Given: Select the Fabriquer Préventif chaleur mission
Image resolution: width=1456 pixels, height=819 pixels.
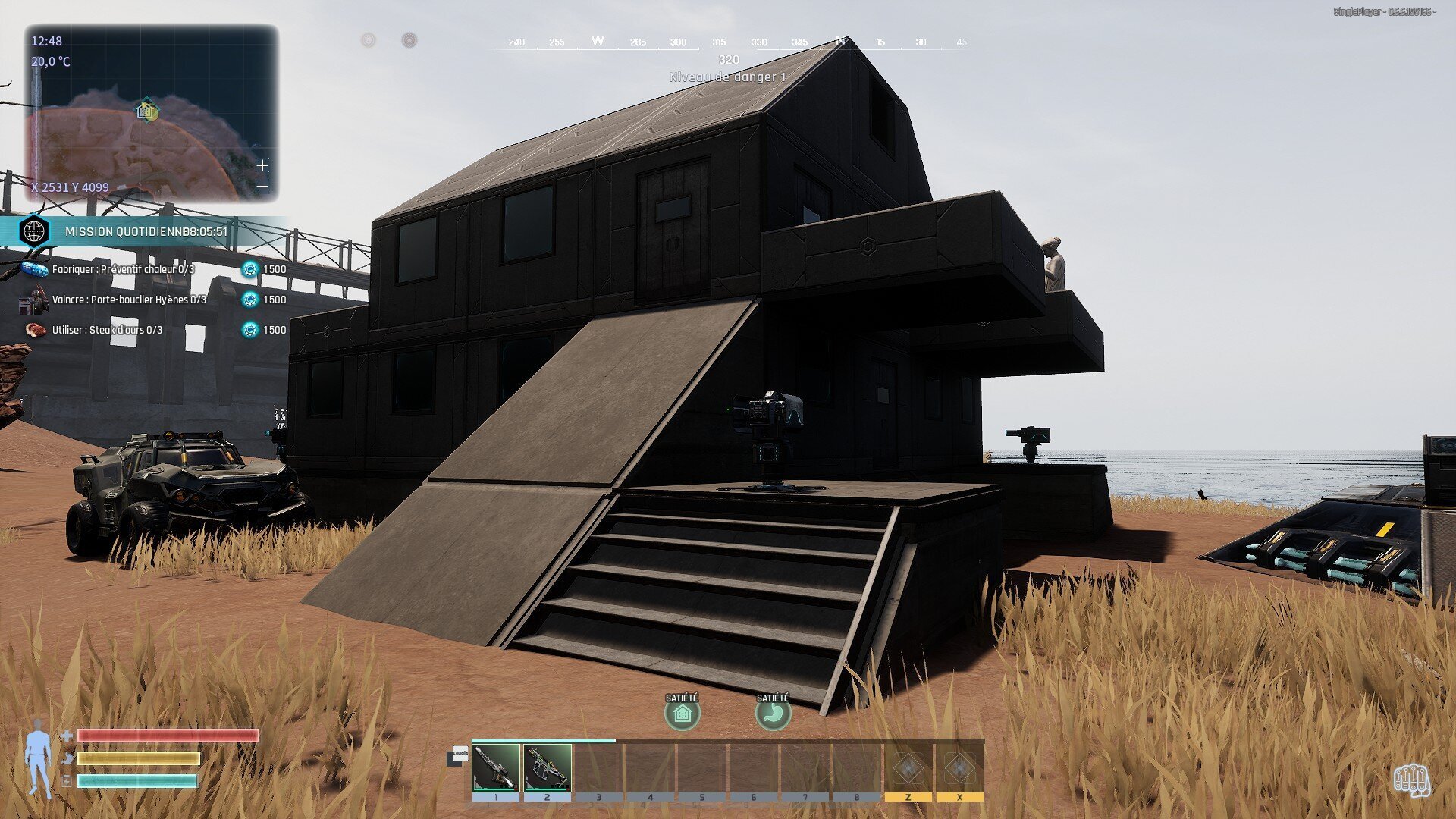Looking at the screenshot, I should [123, 269].
